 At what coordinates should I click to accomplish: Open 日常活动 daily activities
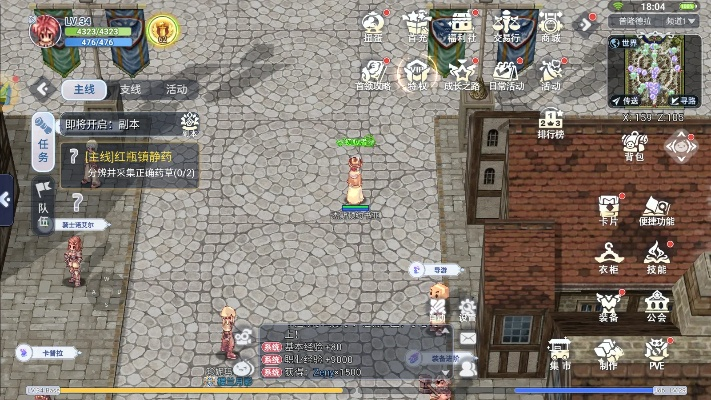pyautogui.click(x=505, y=74)
